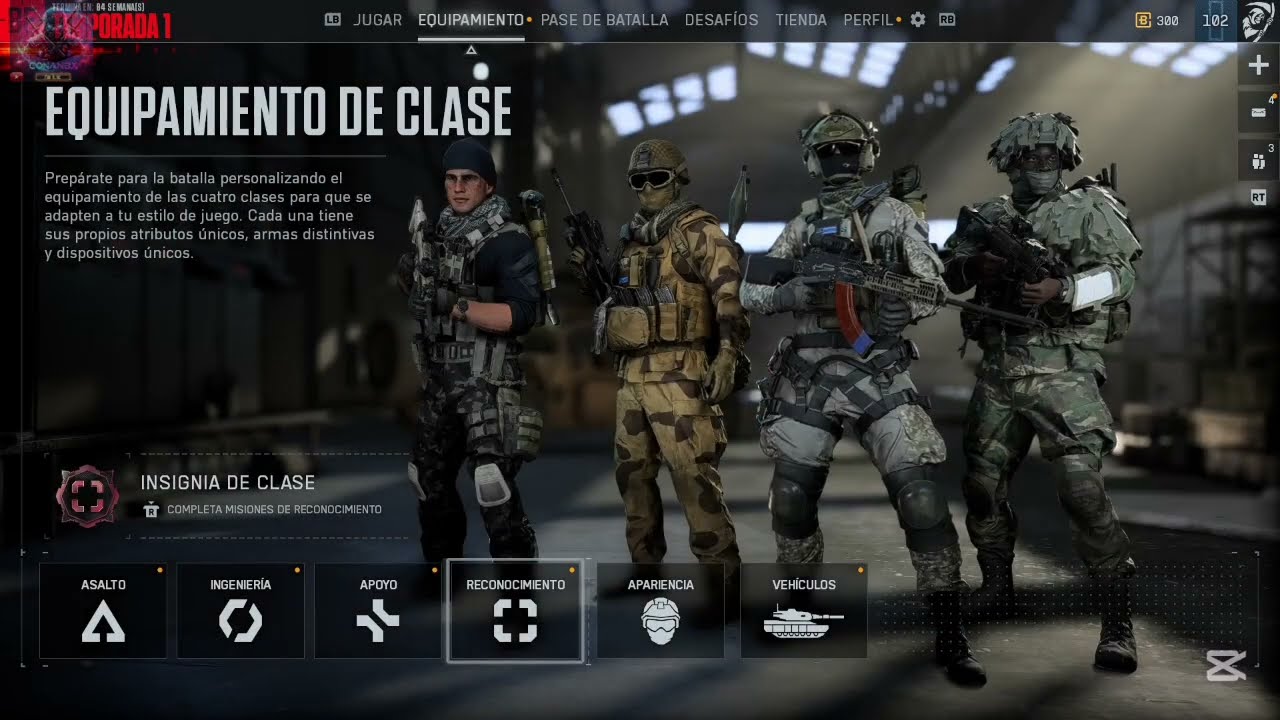Go to PASE DE BATALLA tab

click(x=604, y=20)
